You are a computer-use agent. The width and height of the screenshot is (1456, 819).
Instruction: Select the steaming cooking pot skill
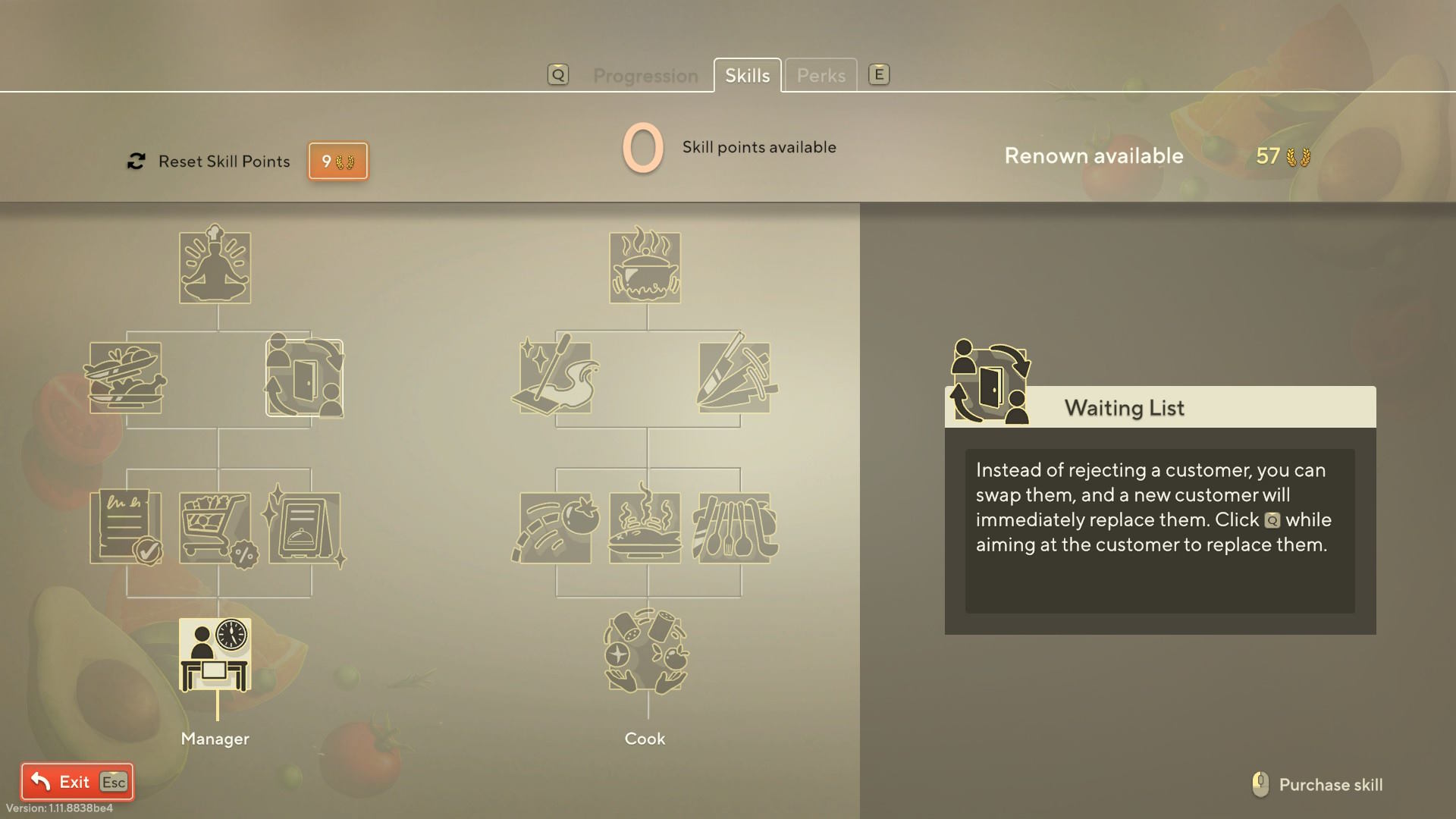point(645,267)
